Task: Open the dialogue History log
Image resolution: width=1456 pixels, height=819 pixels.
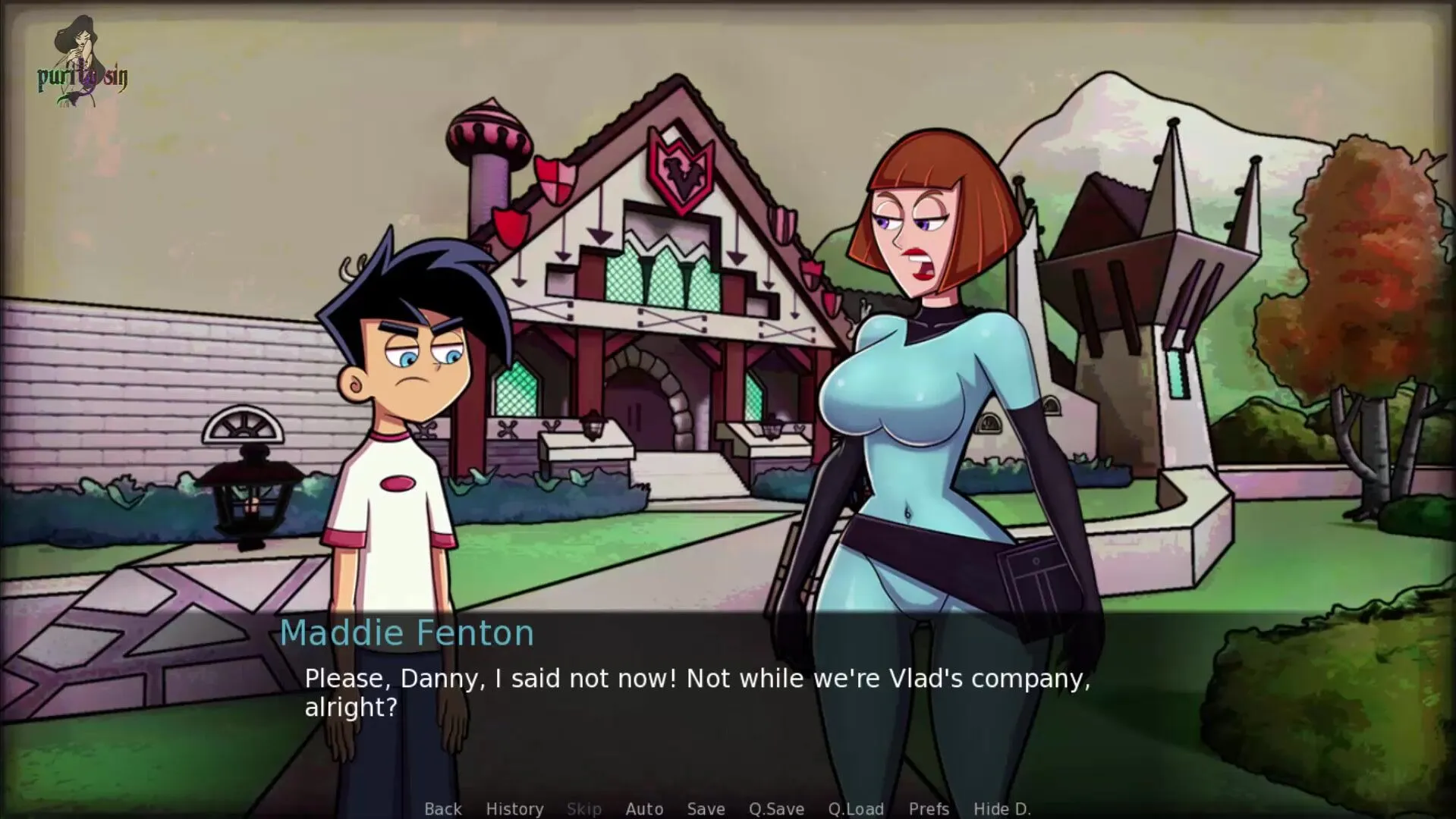Action: tap(514, 809)
